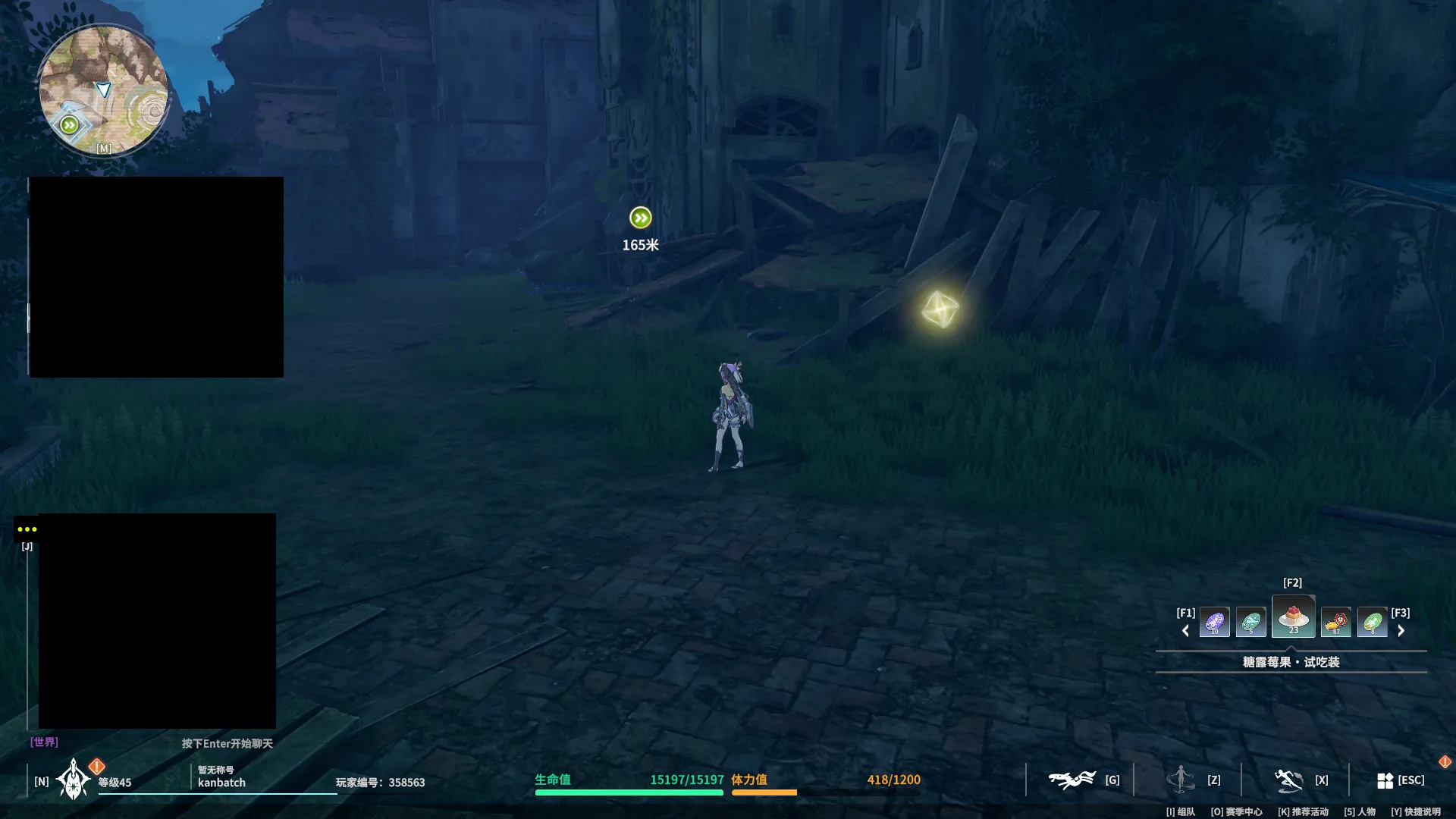Click the chat input prompt to start chatting

coord(227,744)
